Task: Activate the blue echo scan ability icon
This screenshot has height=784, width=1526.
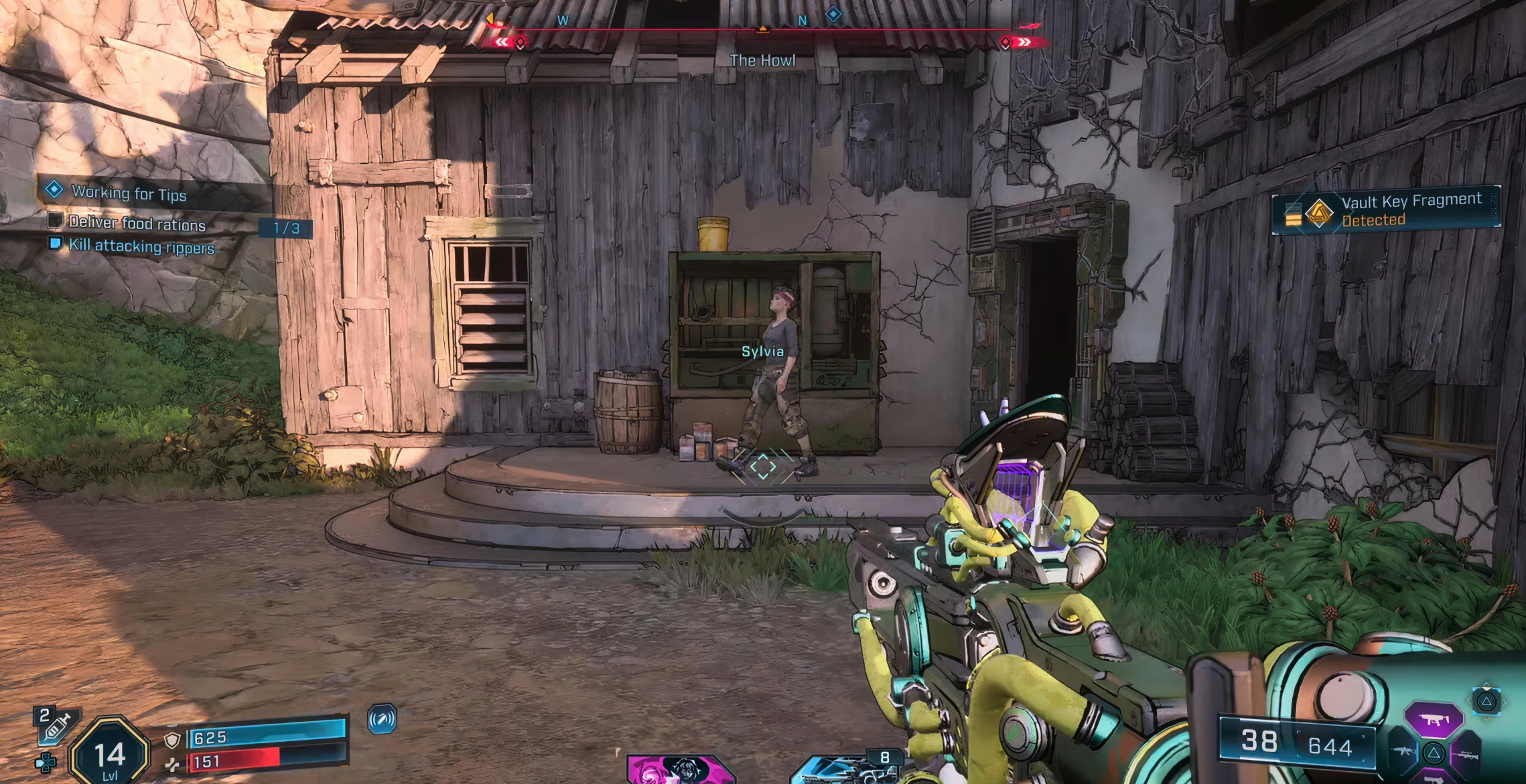Action: (383, 719)
